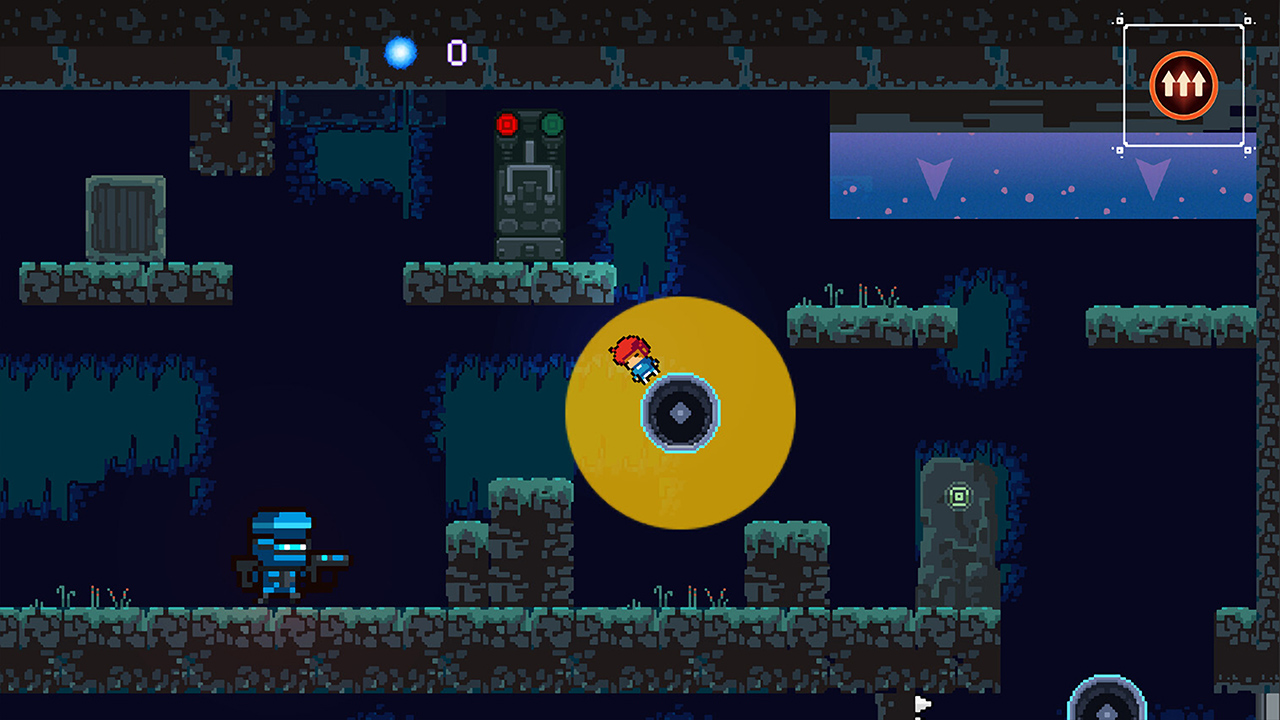Click the glowing blue orb collectible counter icon
This screenshot has width=1280, height=720.
tap(401, 54)
